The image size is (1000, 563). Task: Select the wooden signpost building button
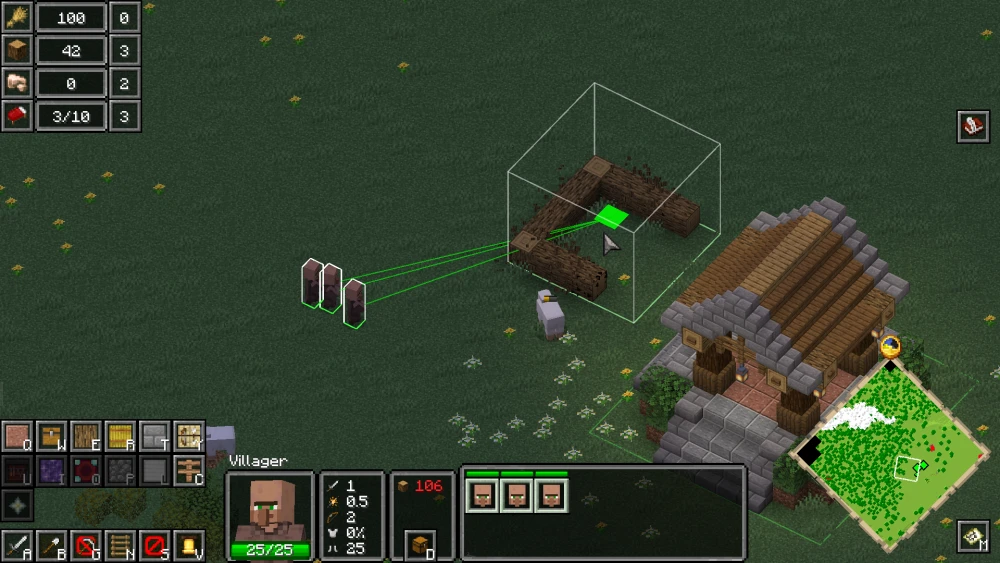coord(188,471)
